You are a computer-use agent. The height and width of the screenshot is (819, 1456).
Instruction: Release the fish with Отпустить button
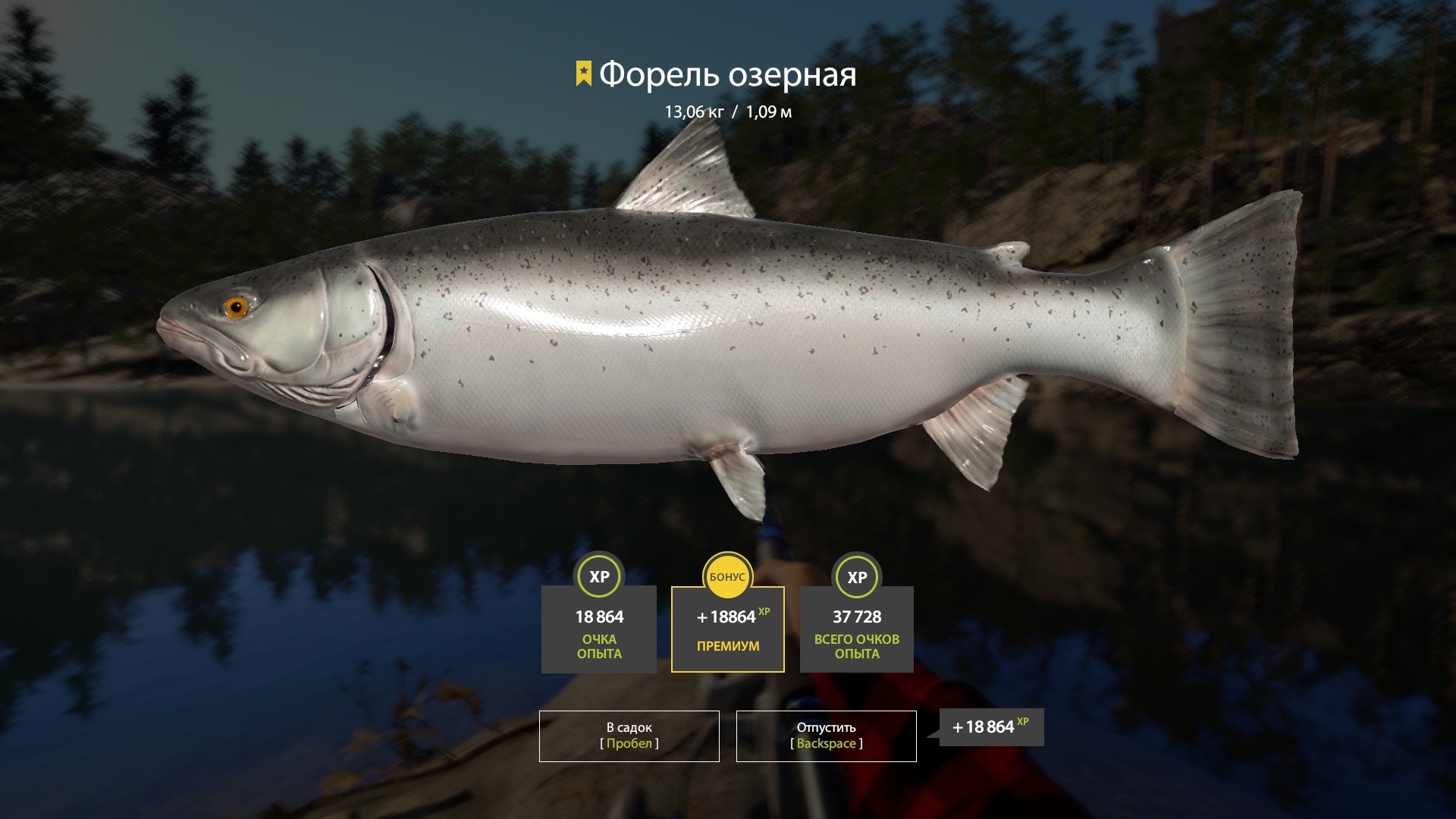click(x=826, y=736)
